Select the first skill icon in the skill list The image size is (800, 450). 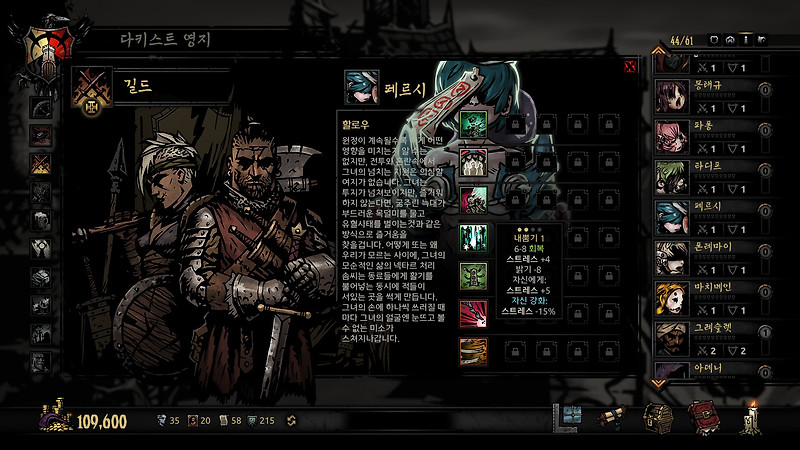pos(472,123)
